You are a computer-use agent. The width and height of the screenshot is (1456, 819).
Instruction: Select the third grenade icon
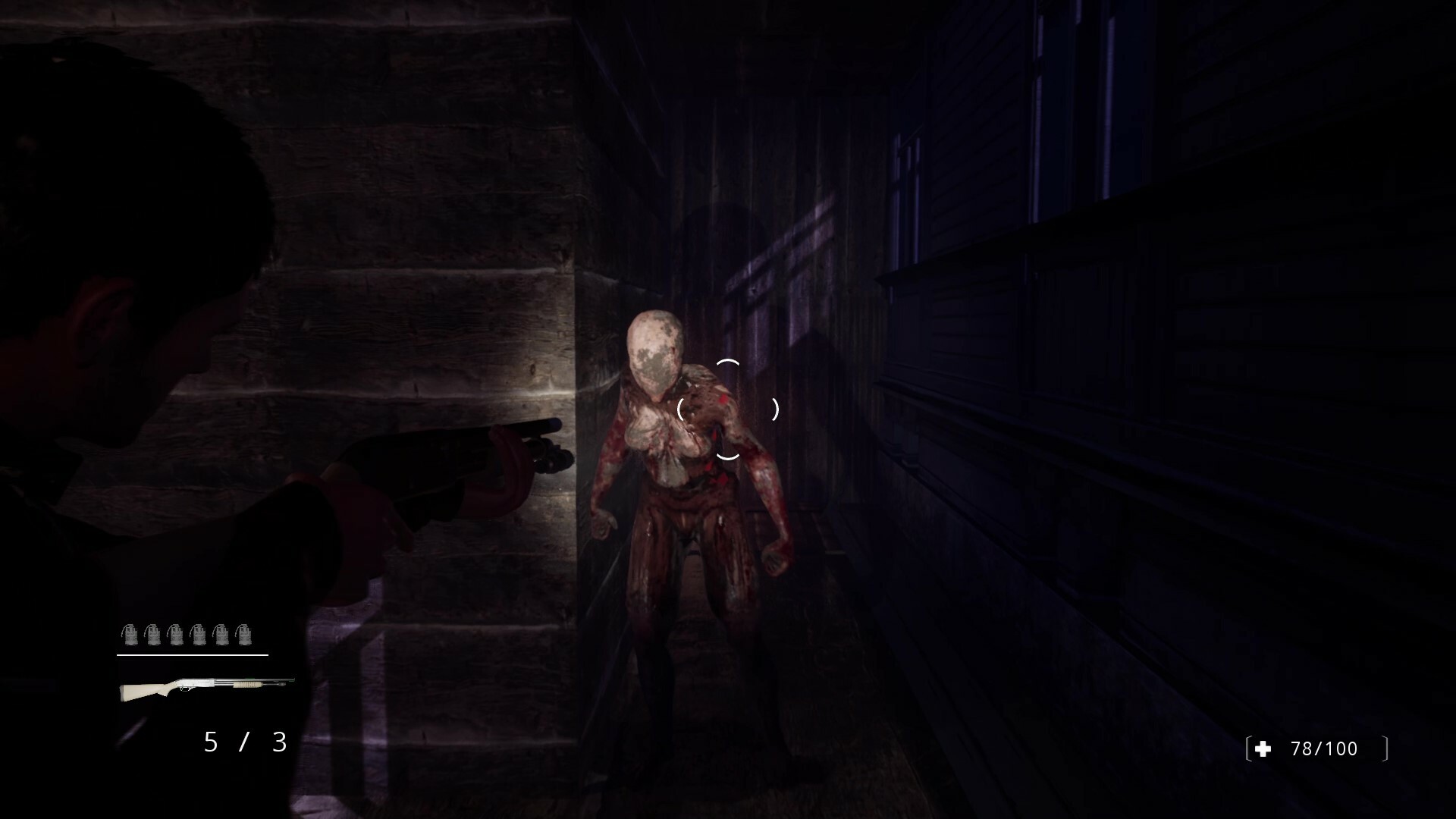coord(176,634)
